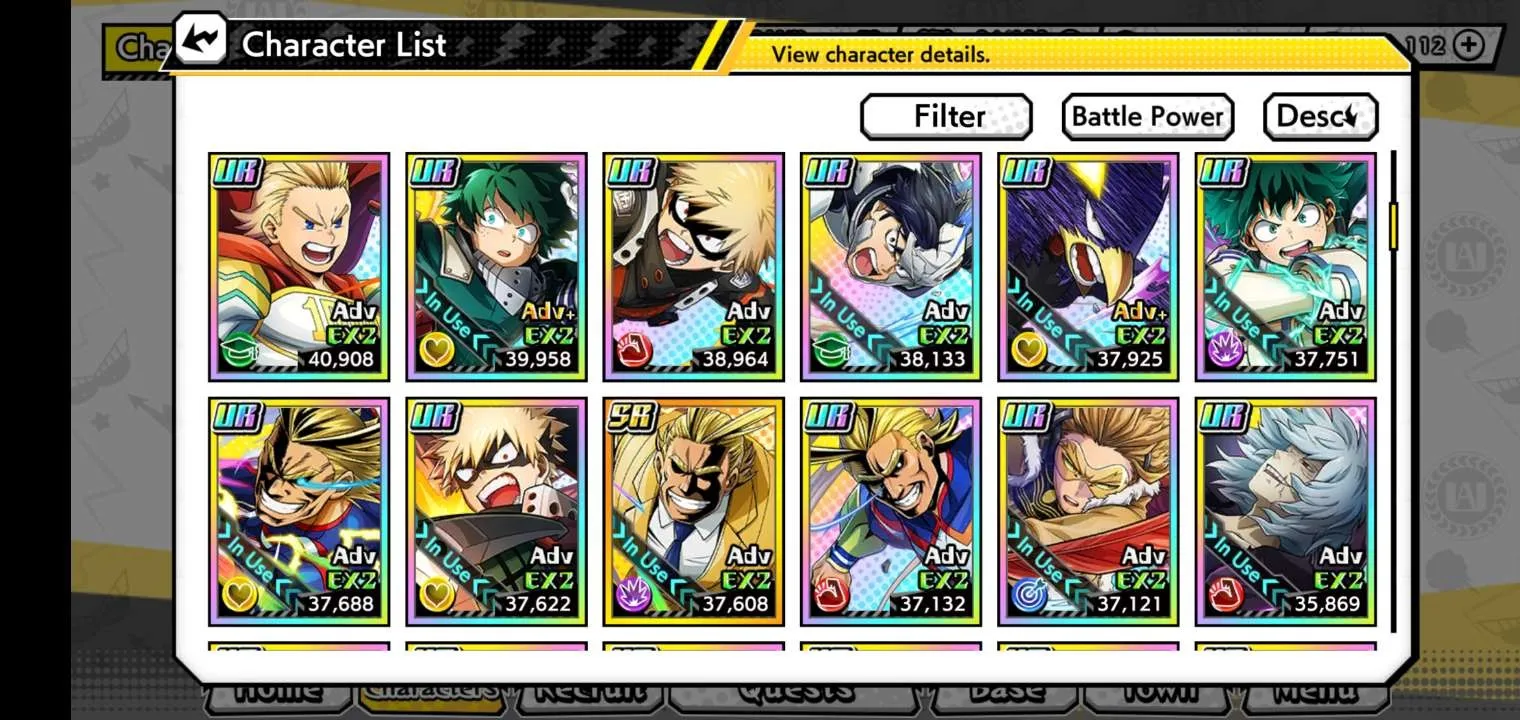Screen dimensions: 1520x720
Task: Select the SR character card with 37,608
Action: coord(693,512)
